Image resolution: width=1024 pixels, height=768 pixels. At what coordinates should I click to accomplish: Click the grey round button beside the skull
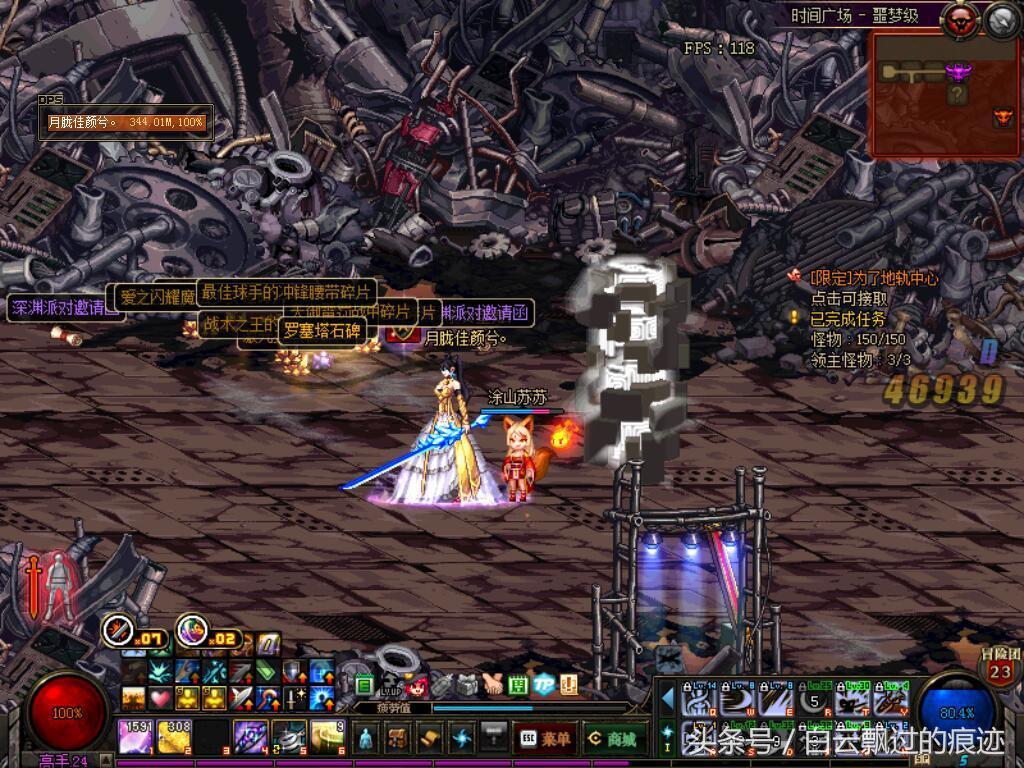[x=1001, y=18]
